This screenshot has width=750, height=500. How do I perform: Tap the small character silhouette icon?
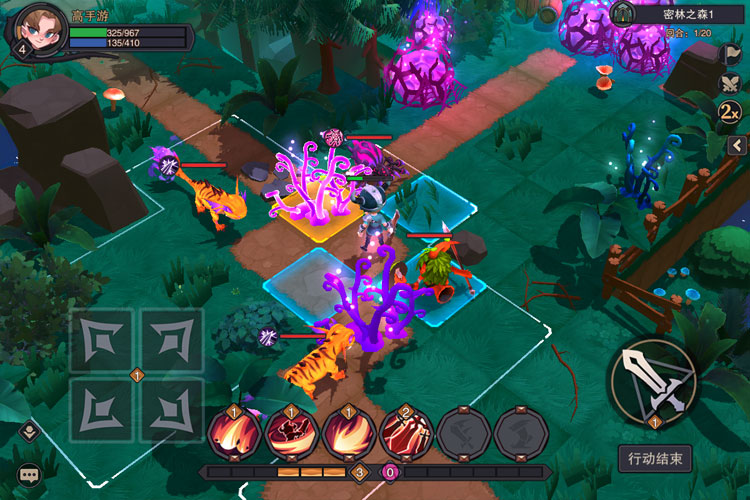(x=28, y=432)
